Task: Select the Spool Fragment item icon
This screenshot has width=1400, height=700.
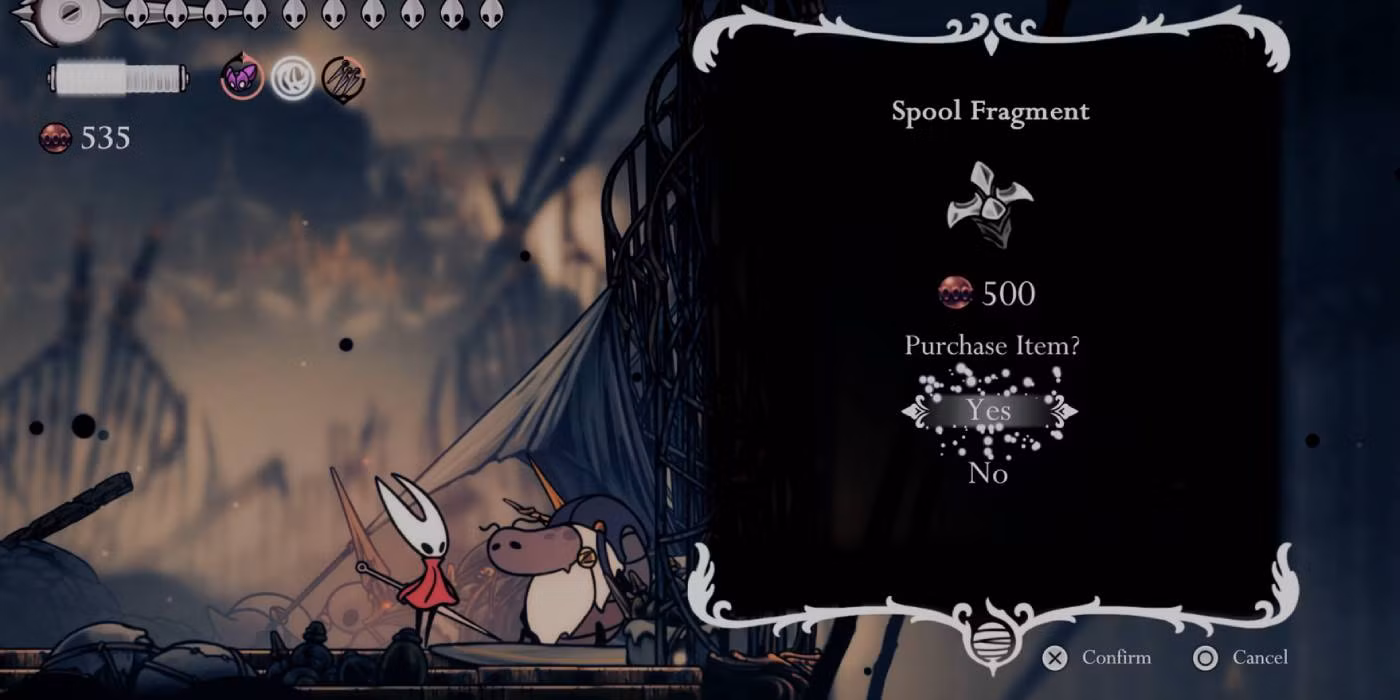Action: (989, 206)
